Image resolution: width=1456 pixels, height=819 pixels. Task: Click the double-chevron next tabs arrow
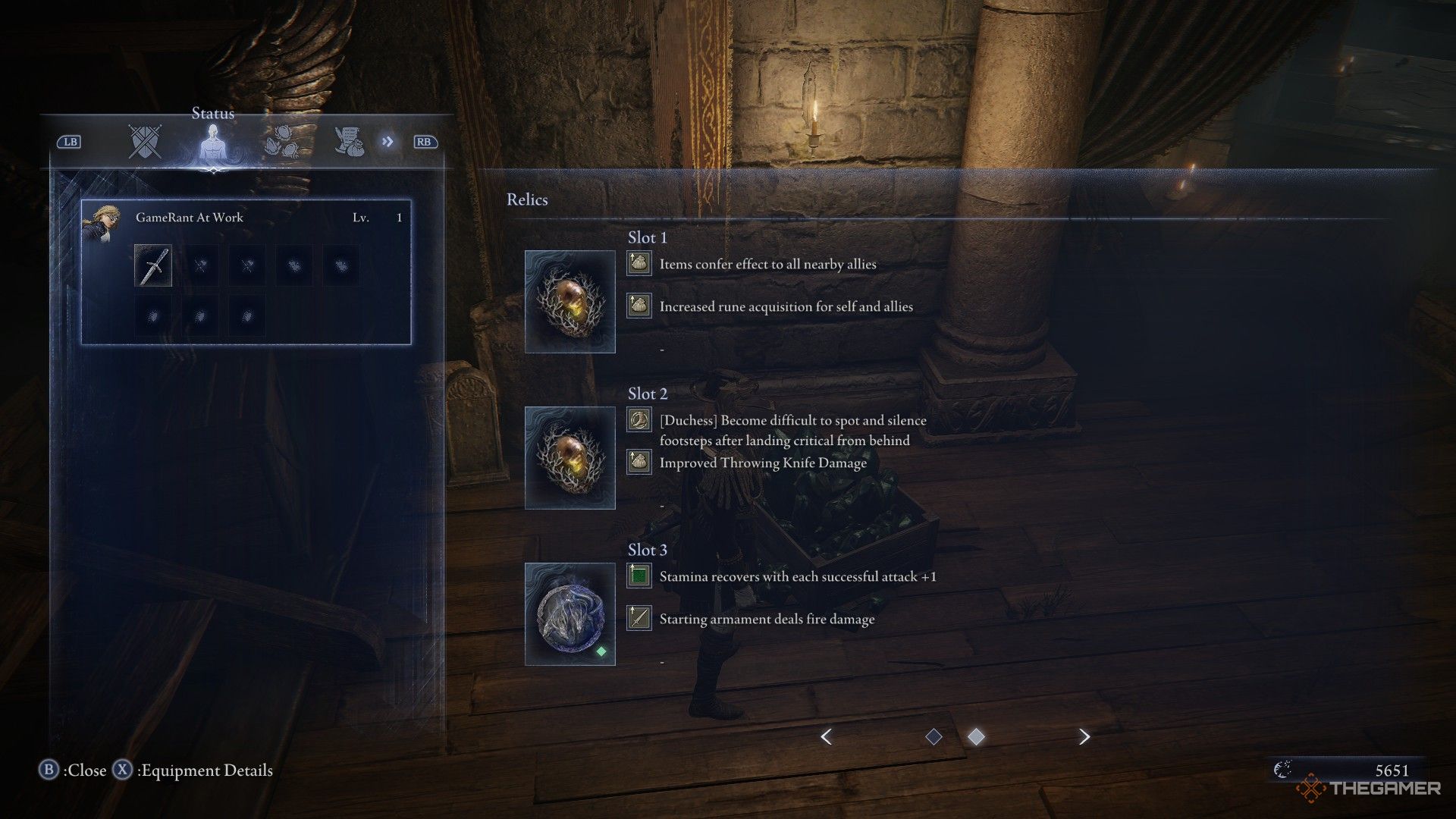pos(388,142)
